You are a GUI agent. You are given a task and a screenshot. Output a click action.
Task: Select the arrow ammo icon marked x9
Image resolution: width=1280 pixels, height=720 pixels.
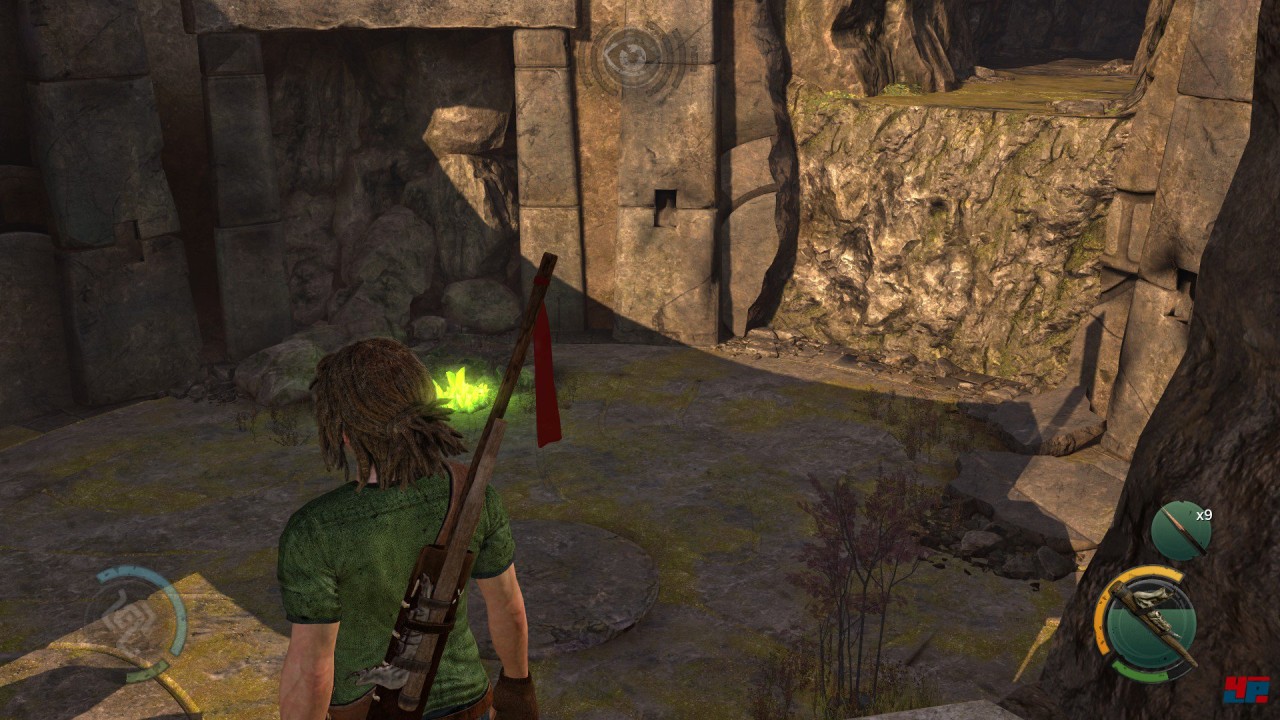(1180, 531)
